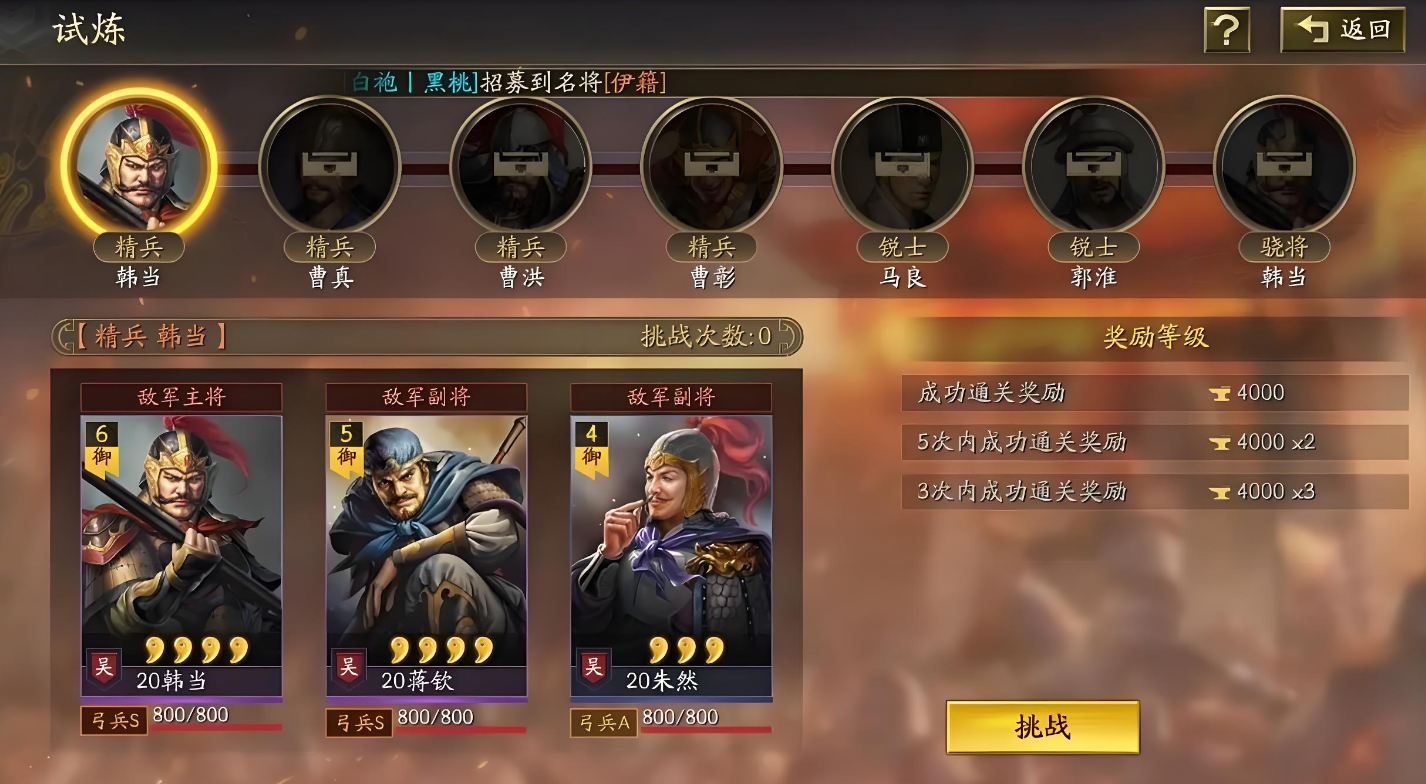1426x784 pixels.
Task: Select the 骁将 韩当 stage portrait
Action: click(x=1284, y=166)
